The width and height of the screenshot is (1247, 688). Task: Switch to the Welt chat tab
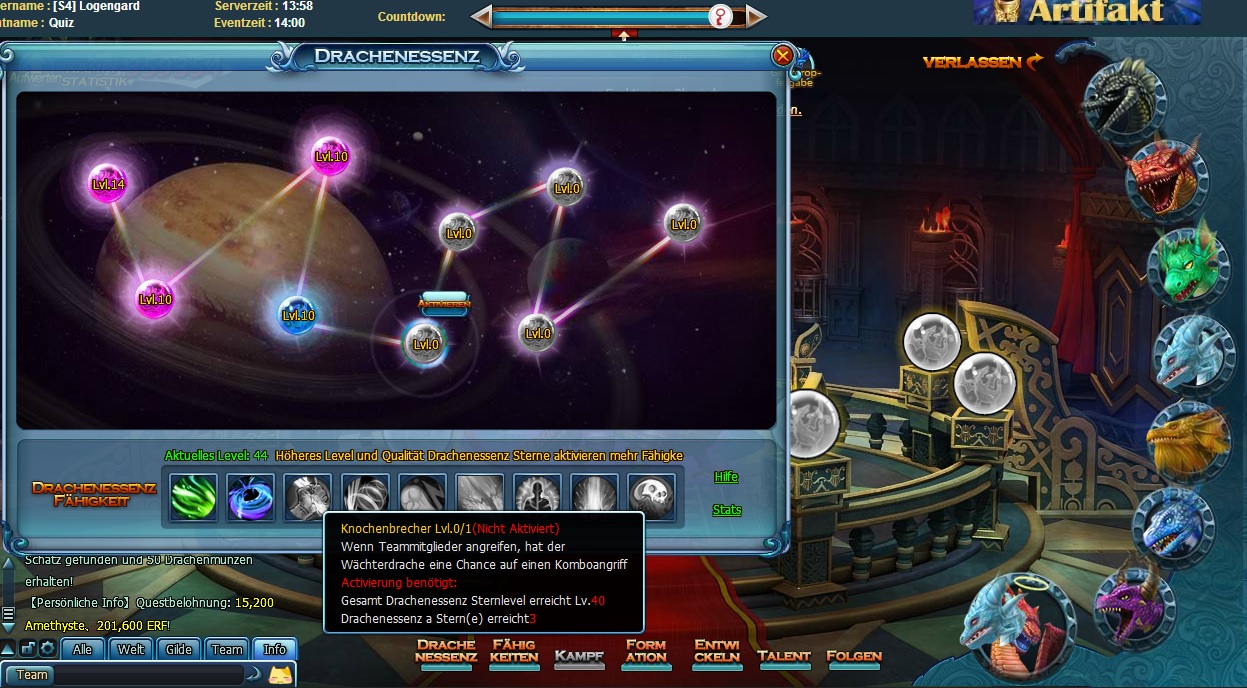tap(131, 650)
